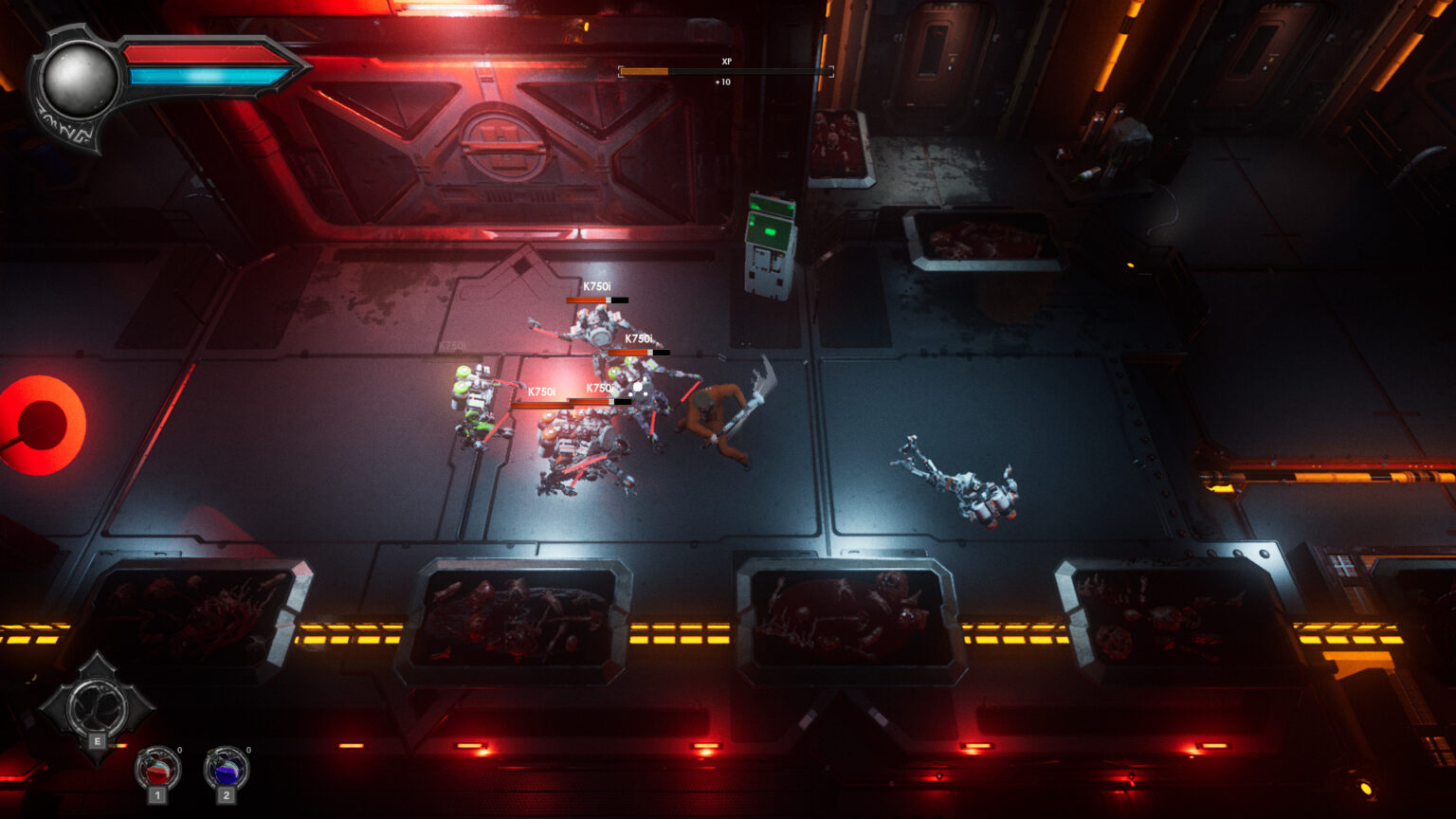The width and height of the screenshot is (1456, 819).
Task: Use the red health potion slot
Action: click(157, 769)
